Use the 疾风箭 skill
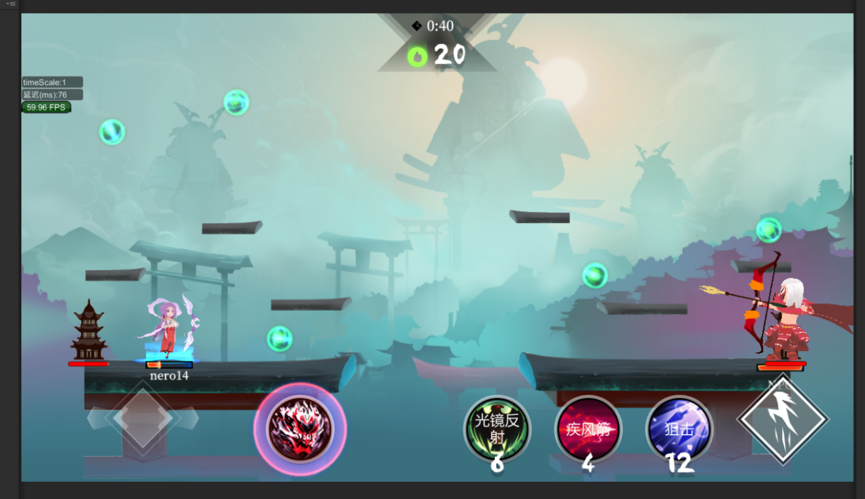The height and width of the screenshot is (499, 865). (588, 428)
